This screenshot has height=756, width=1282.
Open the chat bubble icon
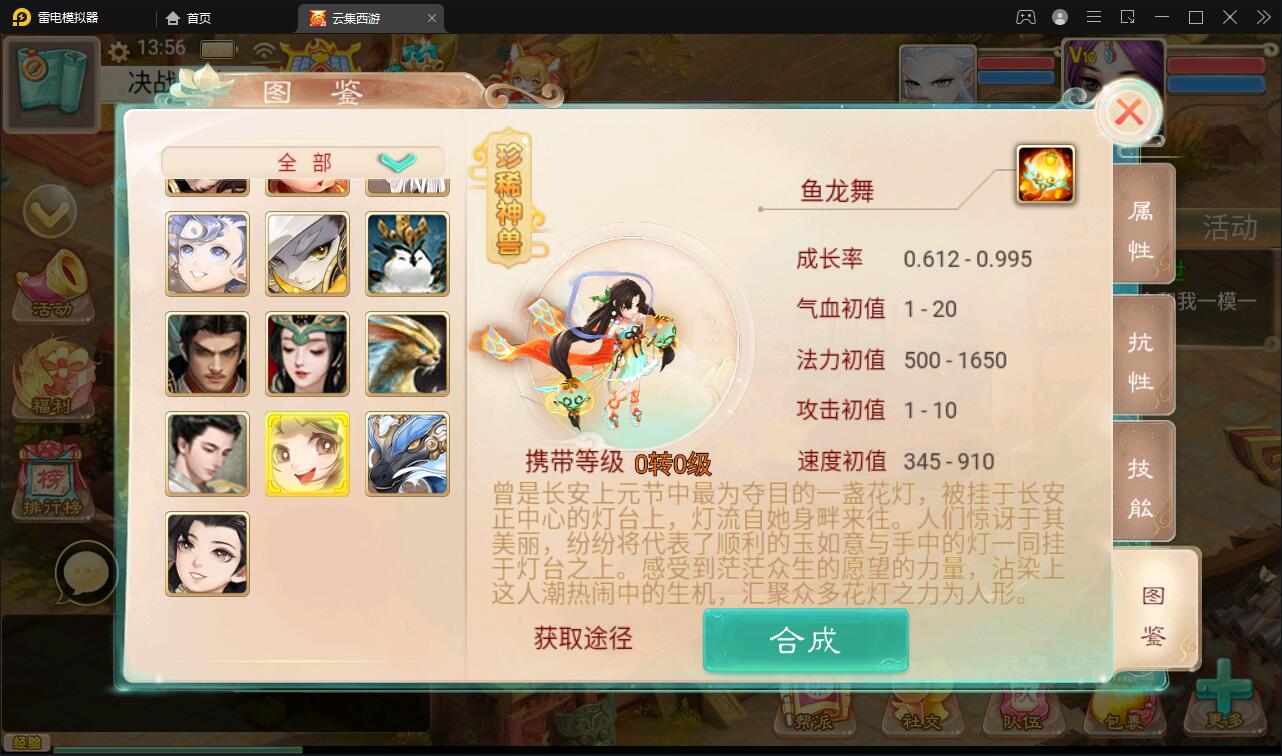pos(88,573)
